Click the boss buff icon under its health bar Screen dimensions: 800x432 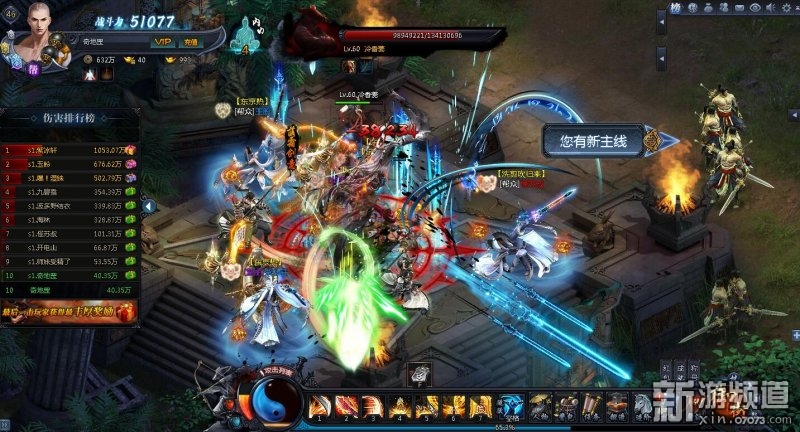click(351, 66)
